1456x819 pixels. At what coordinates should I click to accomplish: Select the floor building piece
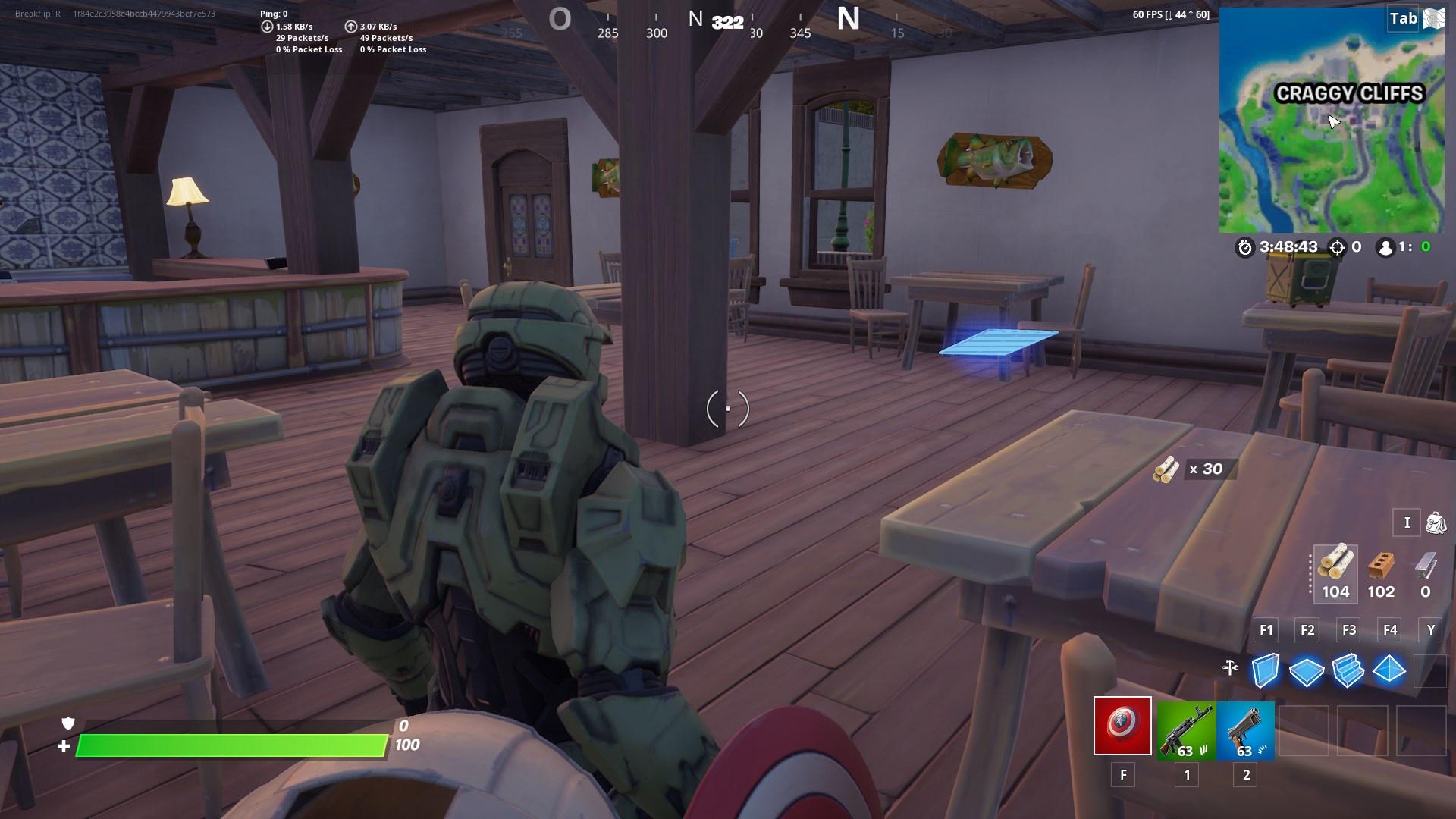pyautogui.click(x=1307, y=670)
